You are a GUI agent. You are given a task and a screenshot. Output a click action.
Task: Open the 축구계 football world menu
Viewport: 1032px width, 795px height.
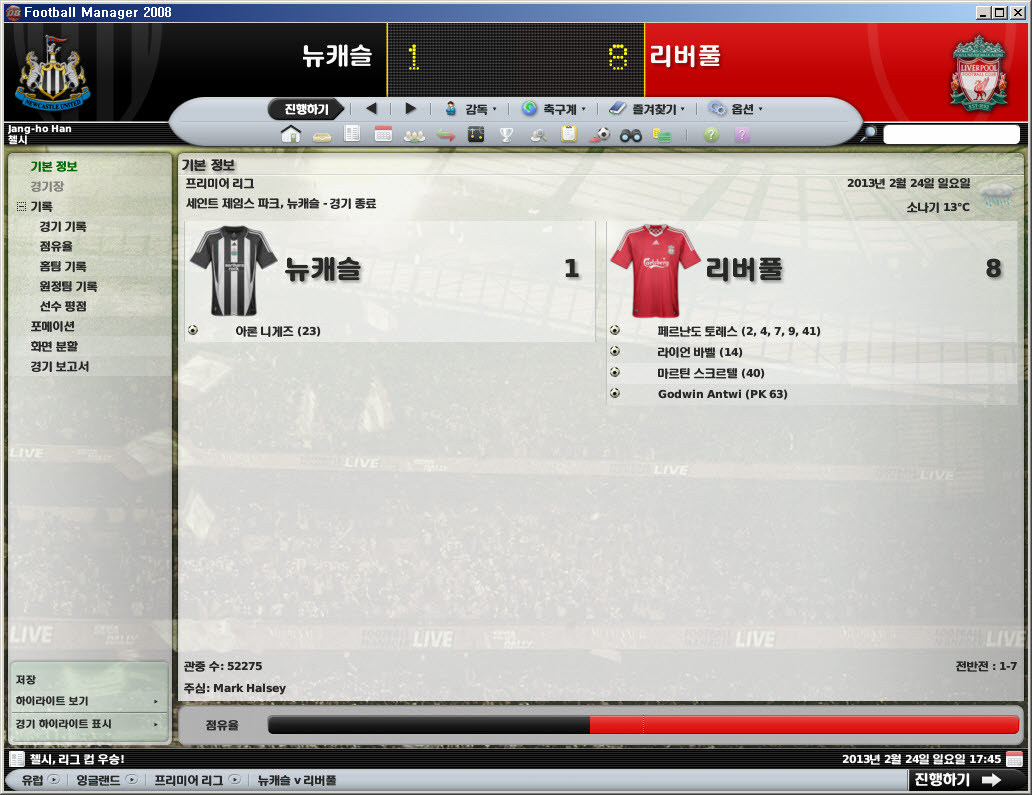(x=553, y=109)
